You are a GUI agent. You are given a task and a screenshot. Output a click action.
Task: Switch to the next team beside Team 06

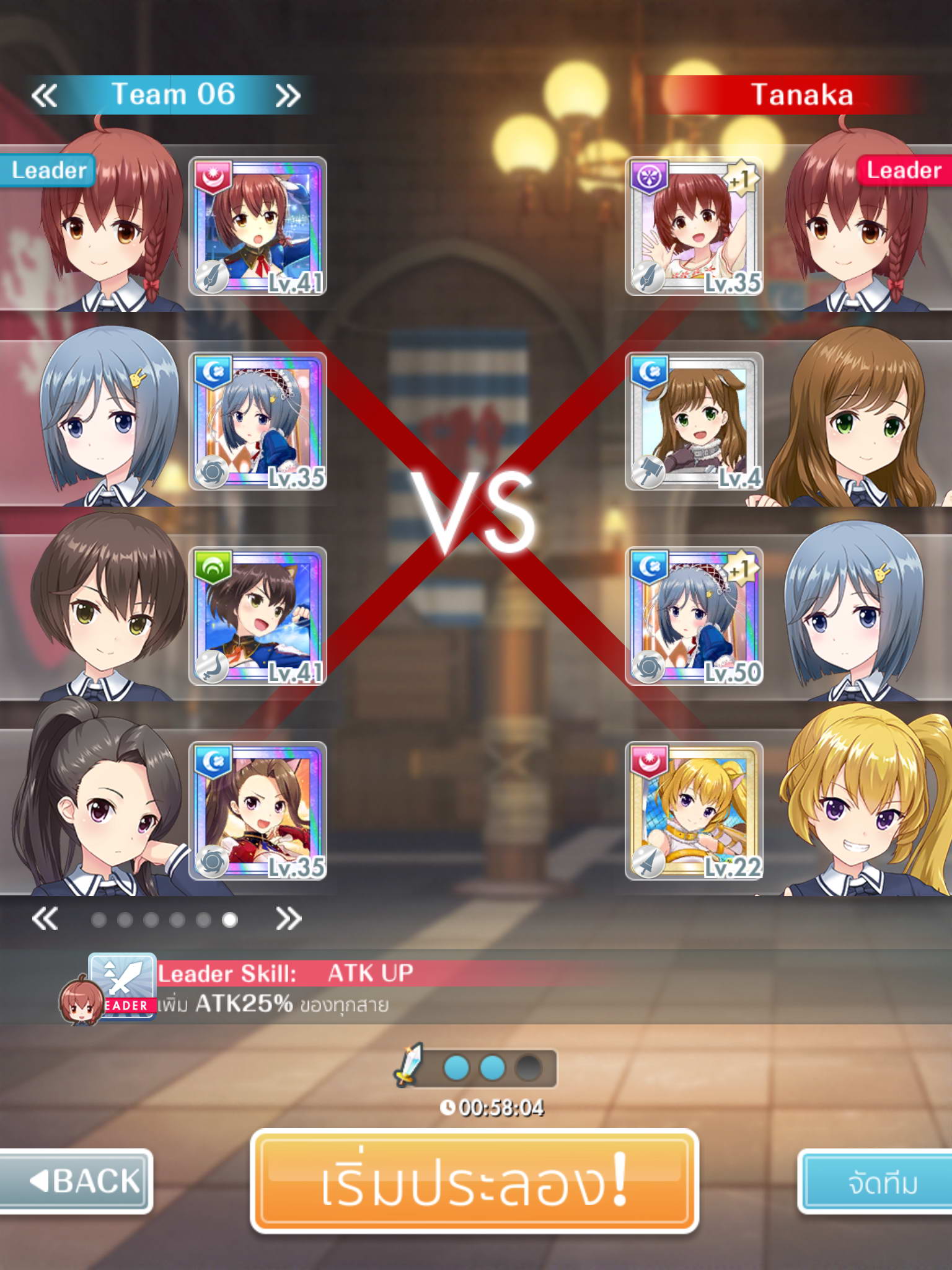point(288,96)
